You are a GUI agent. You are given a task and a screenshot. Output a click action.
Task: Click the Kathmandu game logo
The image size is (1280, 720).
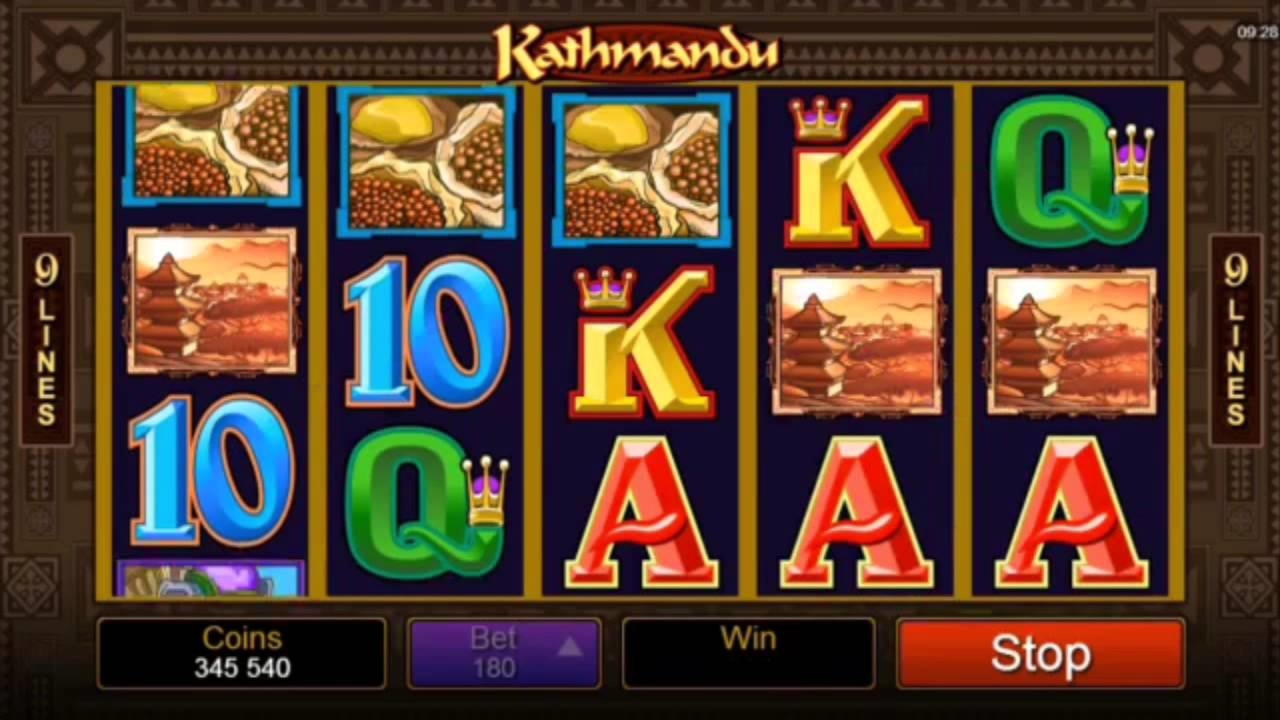(x=637, y=50)
